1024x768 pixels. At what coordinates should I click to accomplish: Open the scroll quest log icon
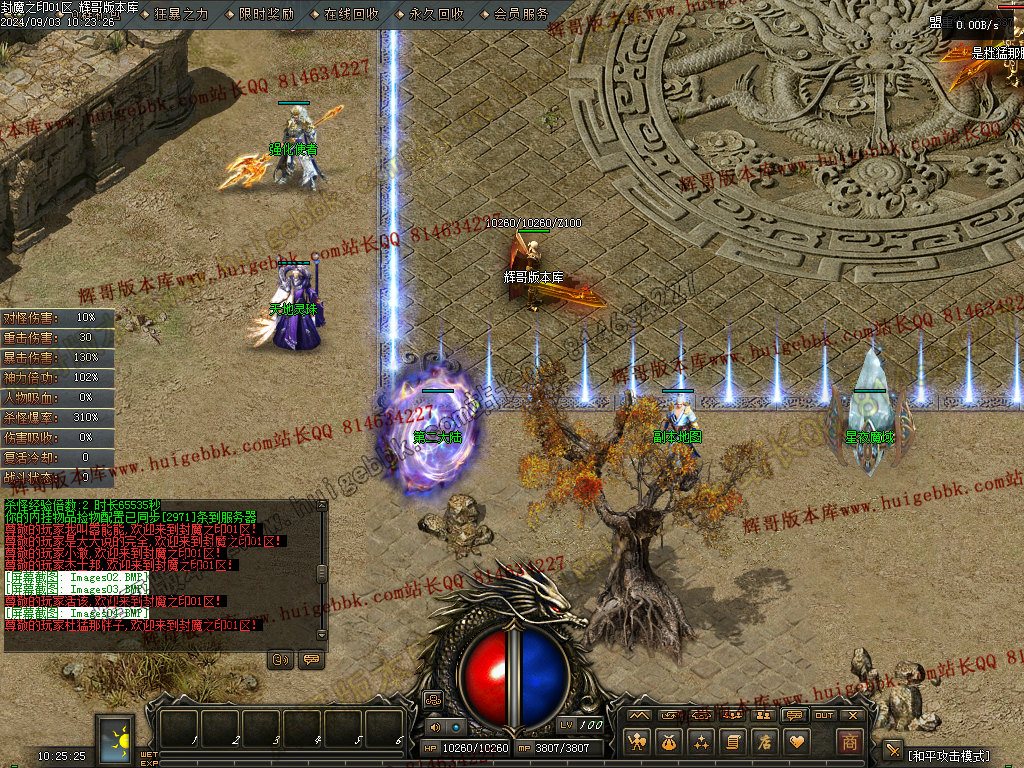[x=733, y=742]
